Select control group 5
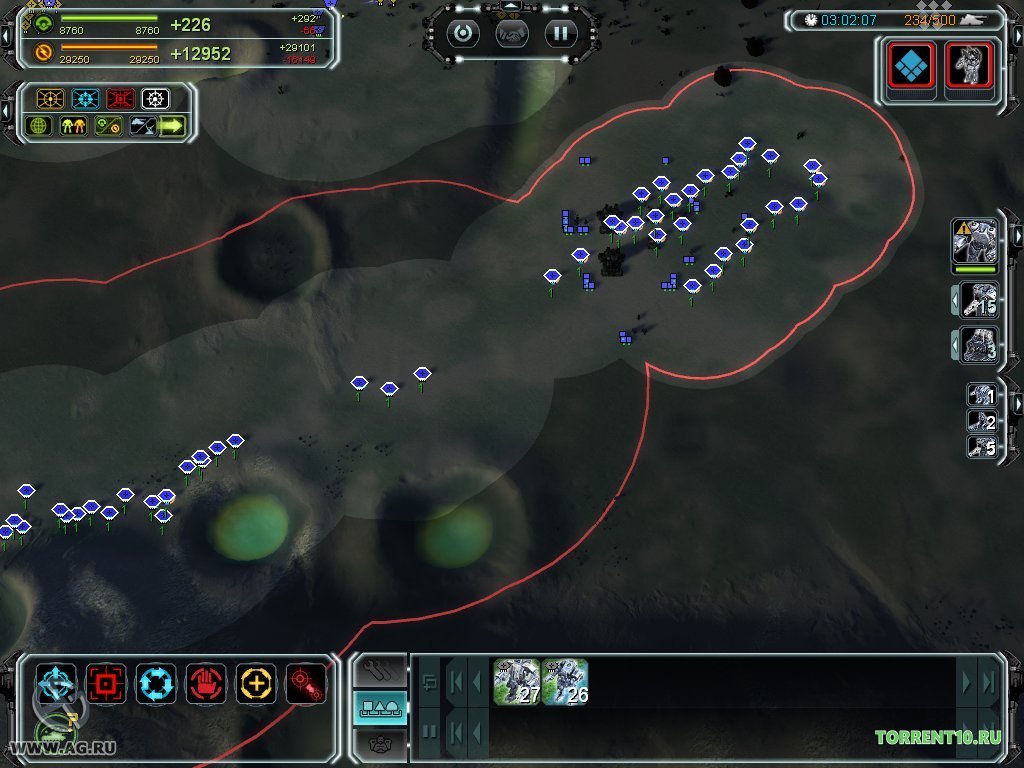 coord(981,447)
